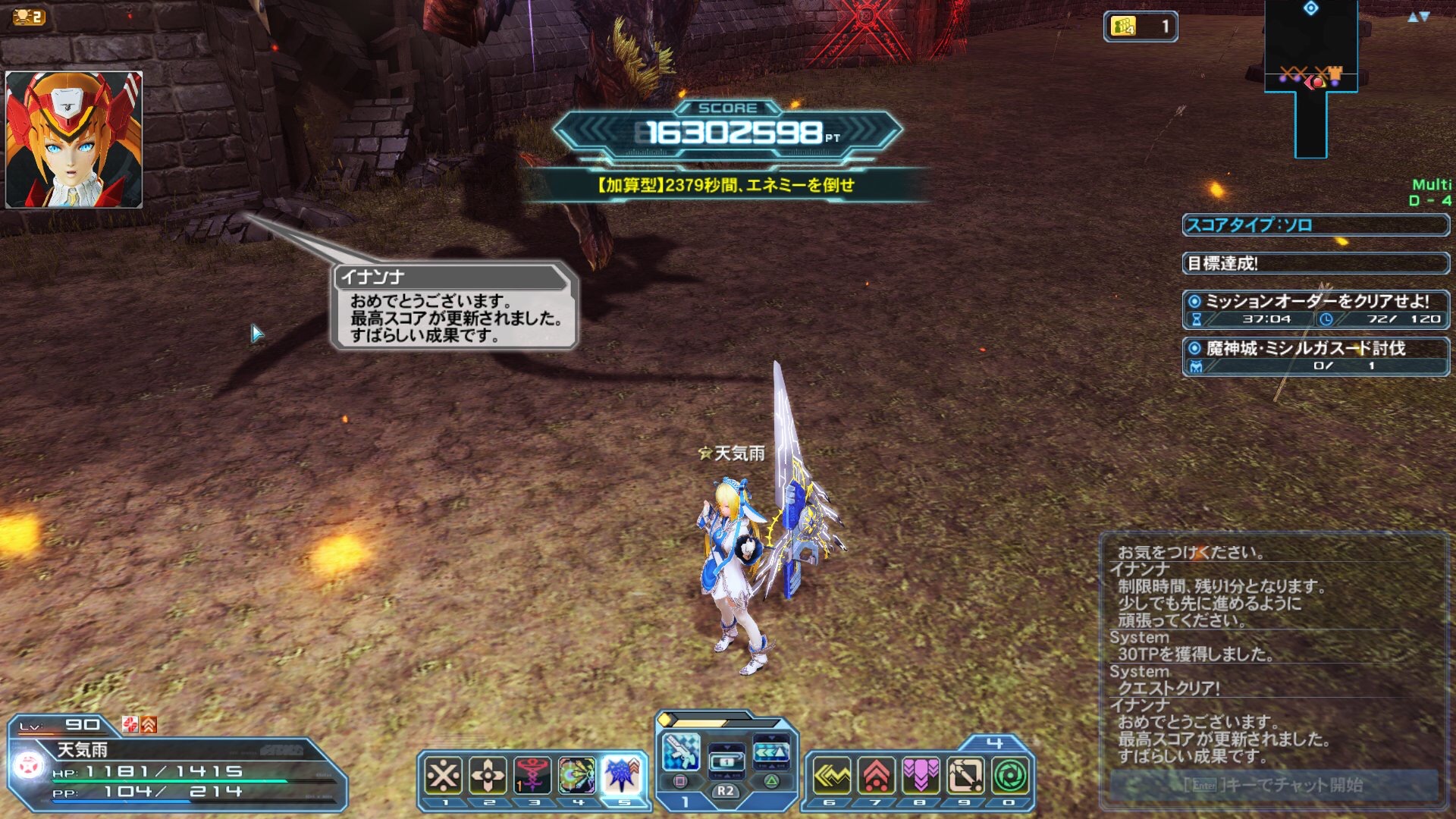1456x819 pixels.
Task: Click Inanna's operator portrait
Action: pos(74,140)
